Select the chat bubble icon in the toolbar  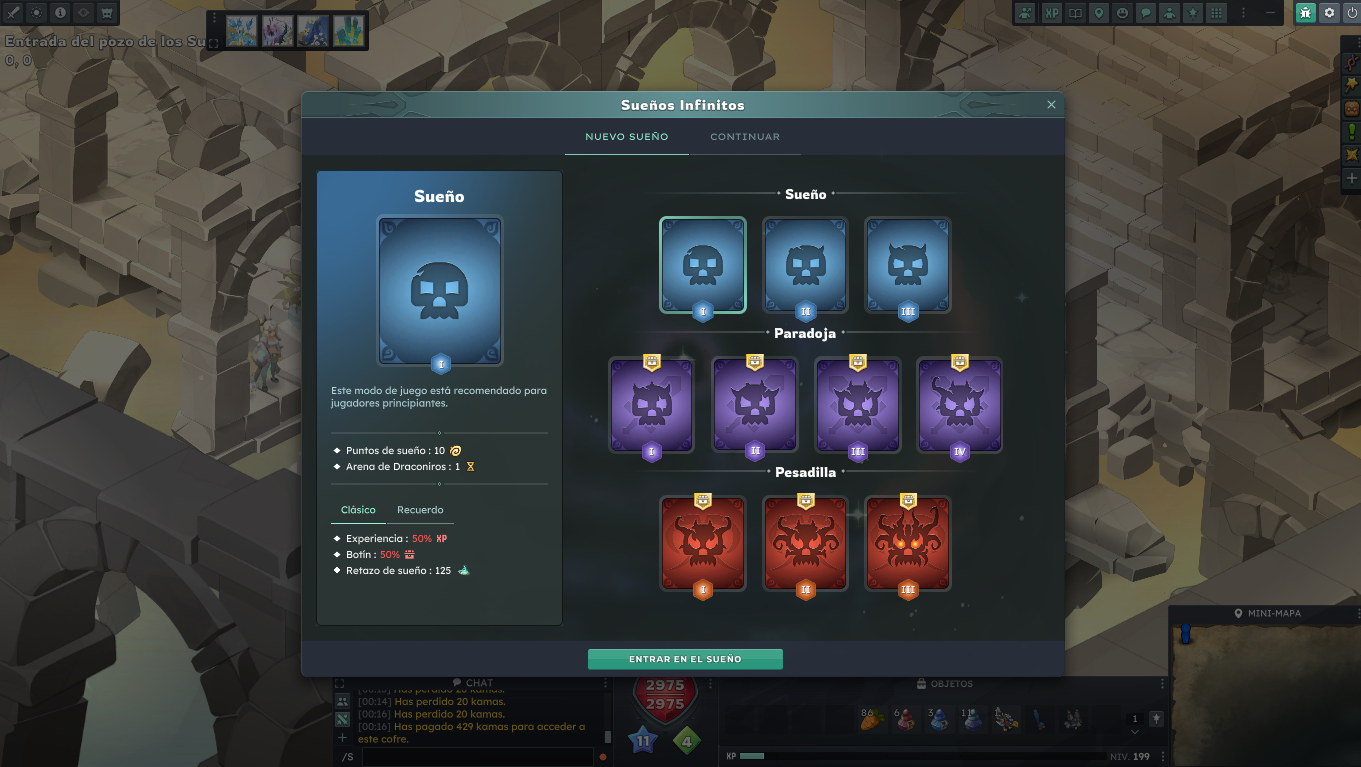(1147, 13)
